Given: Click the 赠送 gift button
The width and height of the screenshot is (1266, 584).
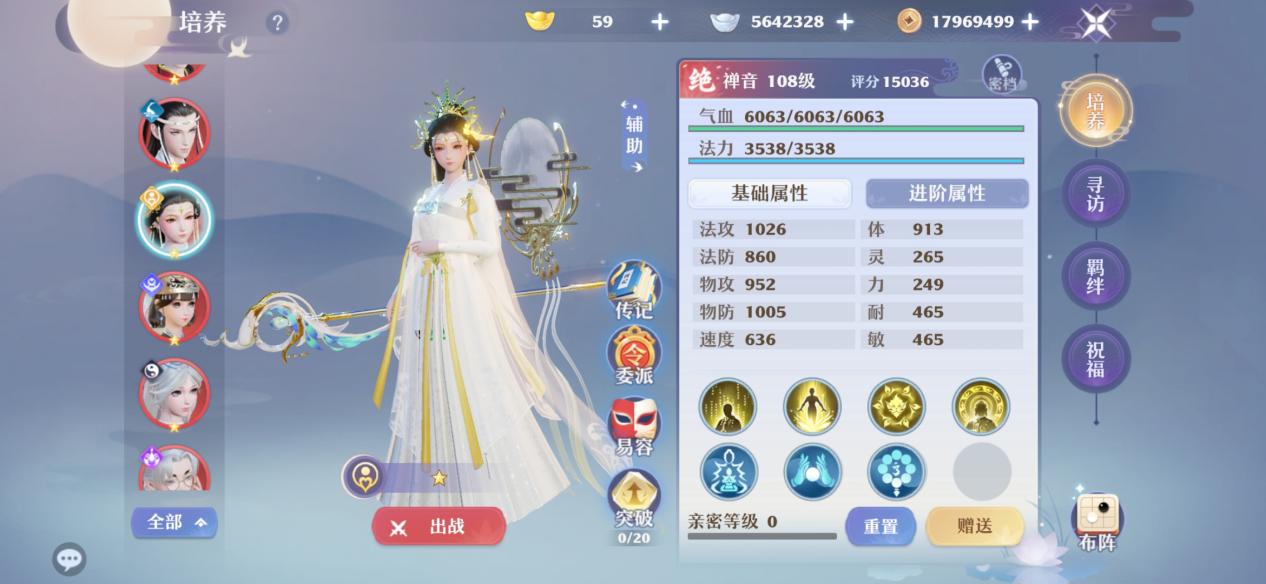Looking at the screenshot, I should pyautogui.click(x=974, y=526).
